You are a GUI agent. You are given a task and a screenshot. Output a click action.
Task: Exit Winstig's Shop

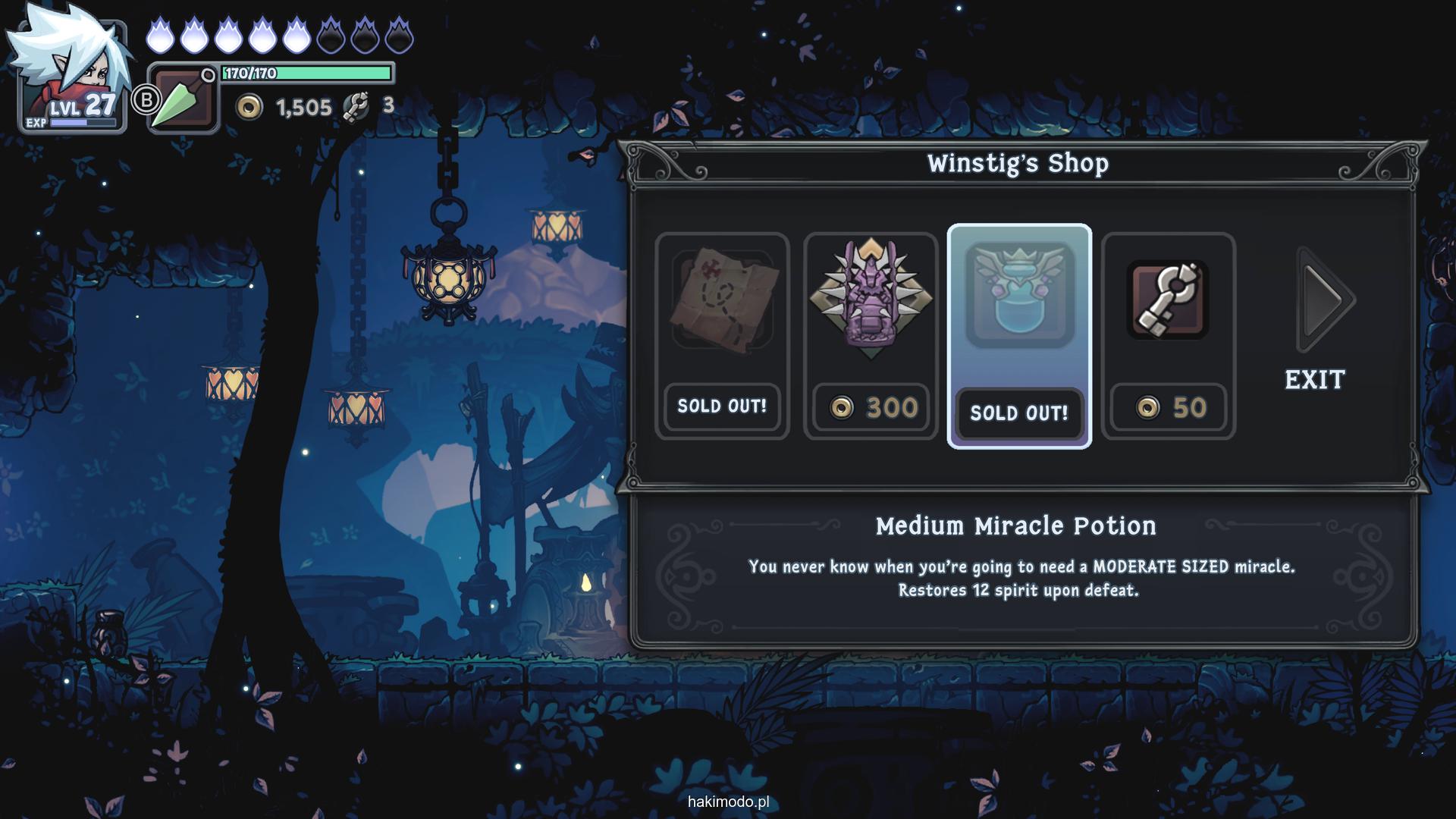coord(1315,379)
